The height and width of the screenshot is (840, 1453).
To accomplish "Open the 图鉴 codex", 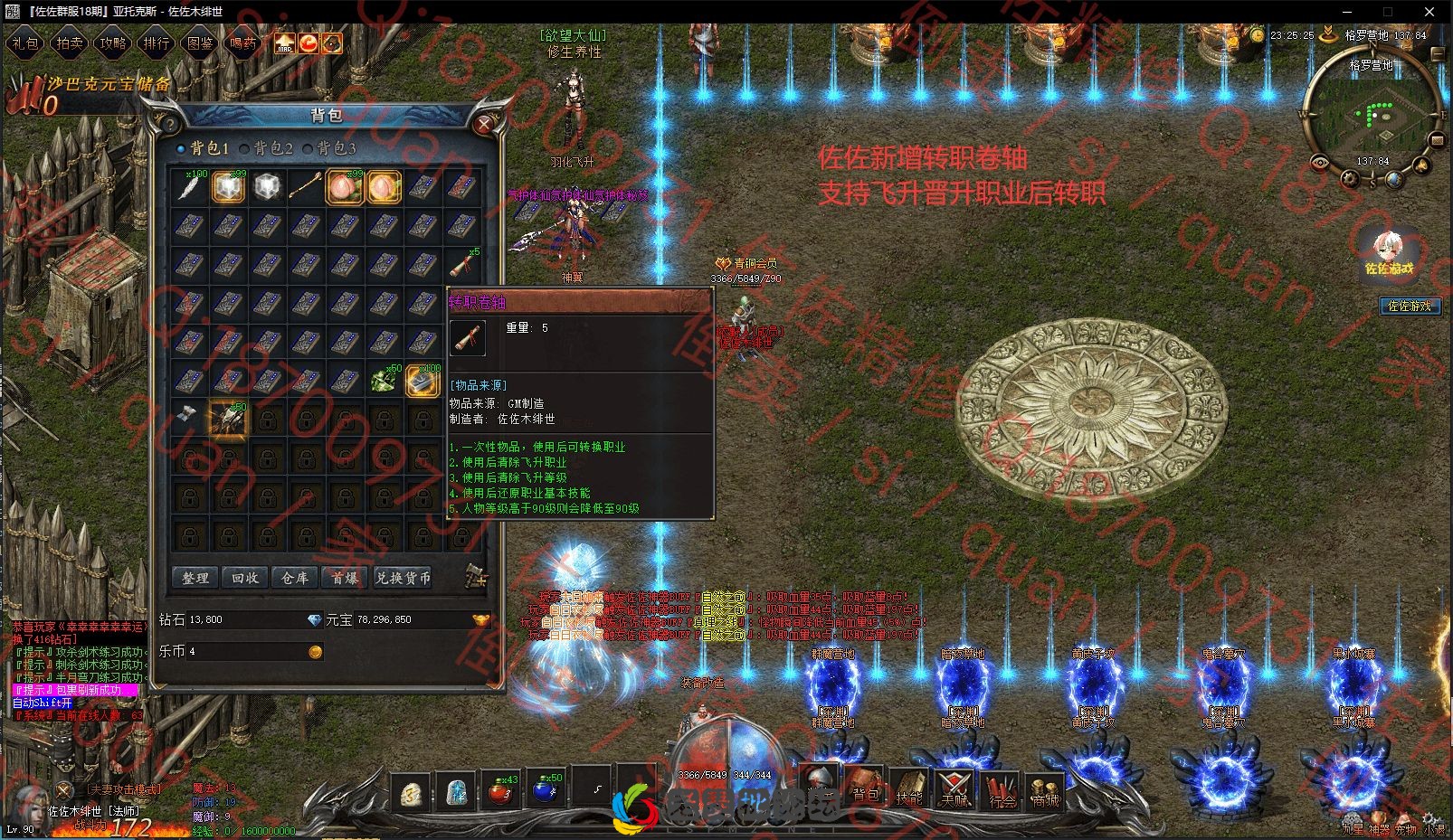I will point(199,42).
